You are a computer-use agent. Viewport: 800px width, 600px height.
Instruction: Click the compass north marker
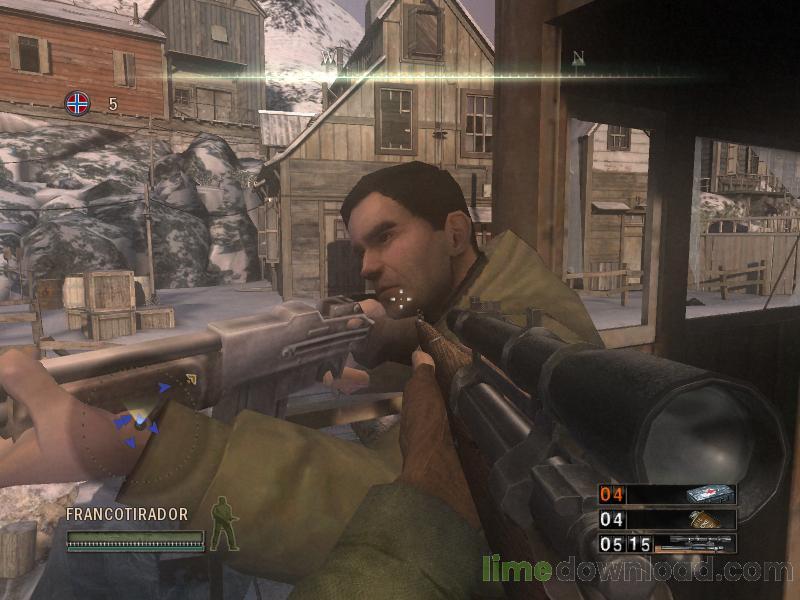pos(578,58)
